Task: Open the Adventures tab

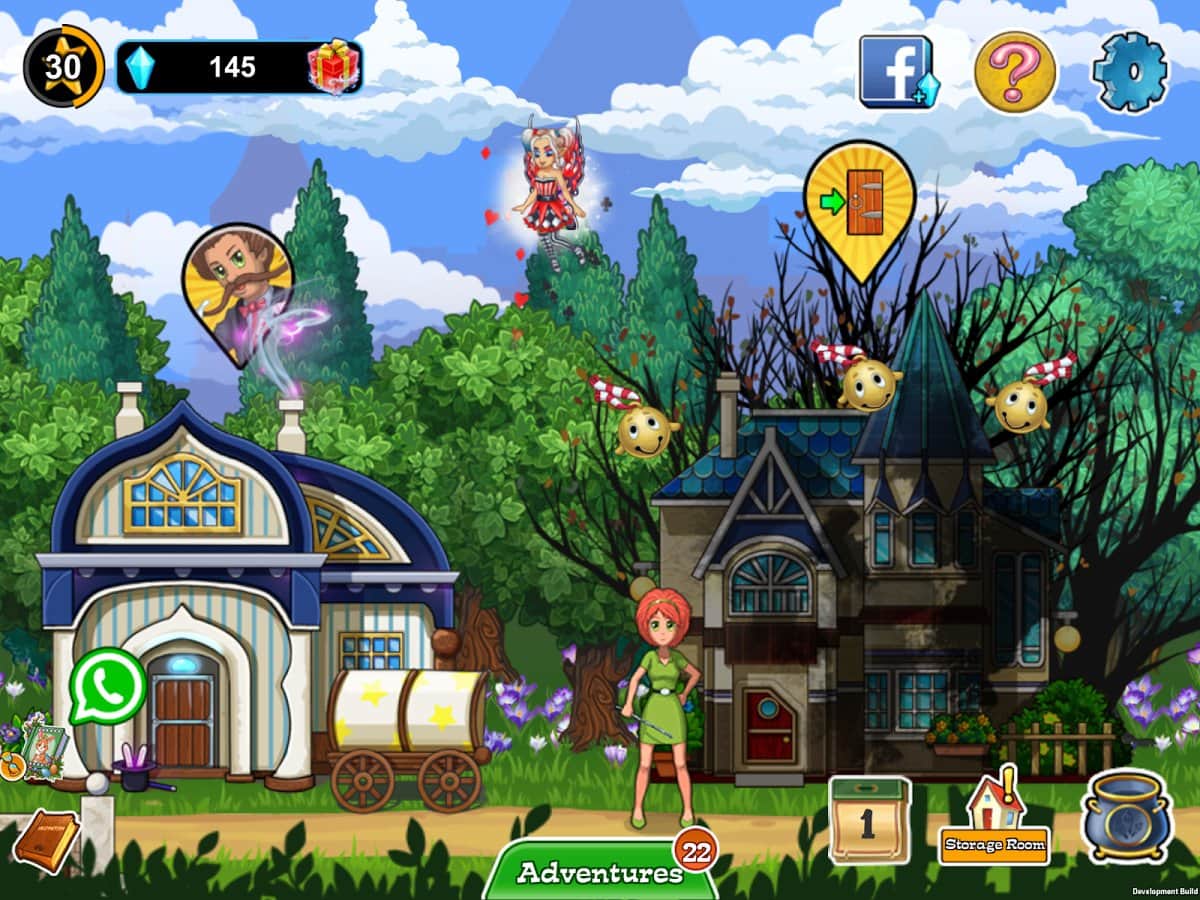Action: 600,872
